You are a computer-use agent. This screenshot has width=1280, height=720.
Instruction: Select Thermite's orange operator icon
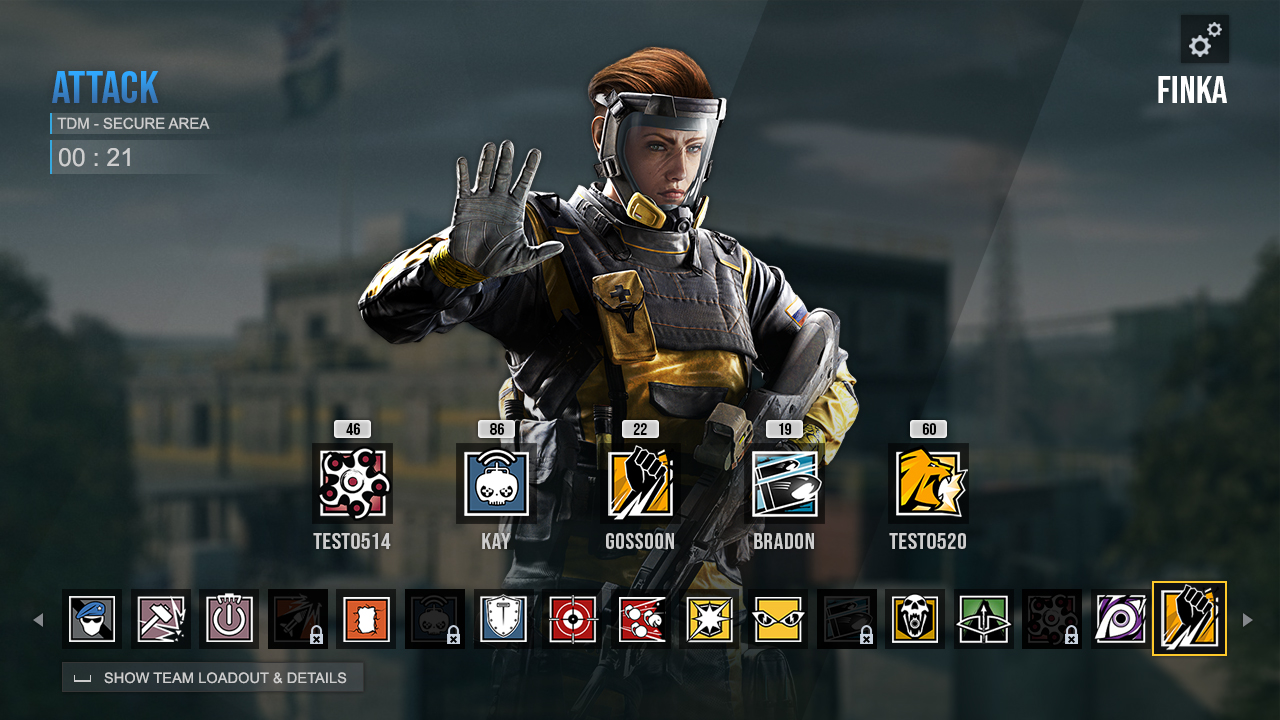366,619
